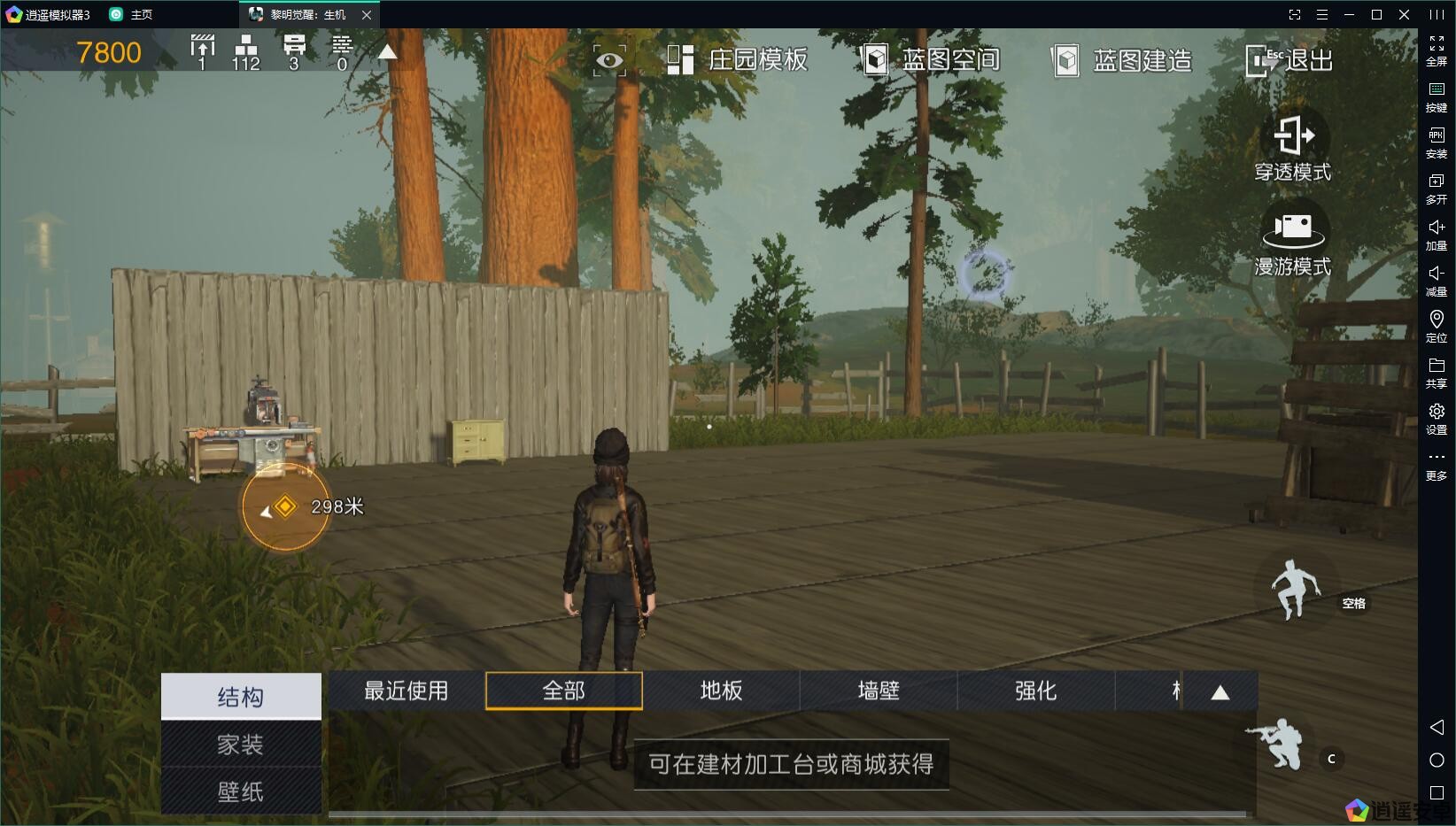Toggle the eye visibility icon
Screen dimensions: 1456x826
609,60
